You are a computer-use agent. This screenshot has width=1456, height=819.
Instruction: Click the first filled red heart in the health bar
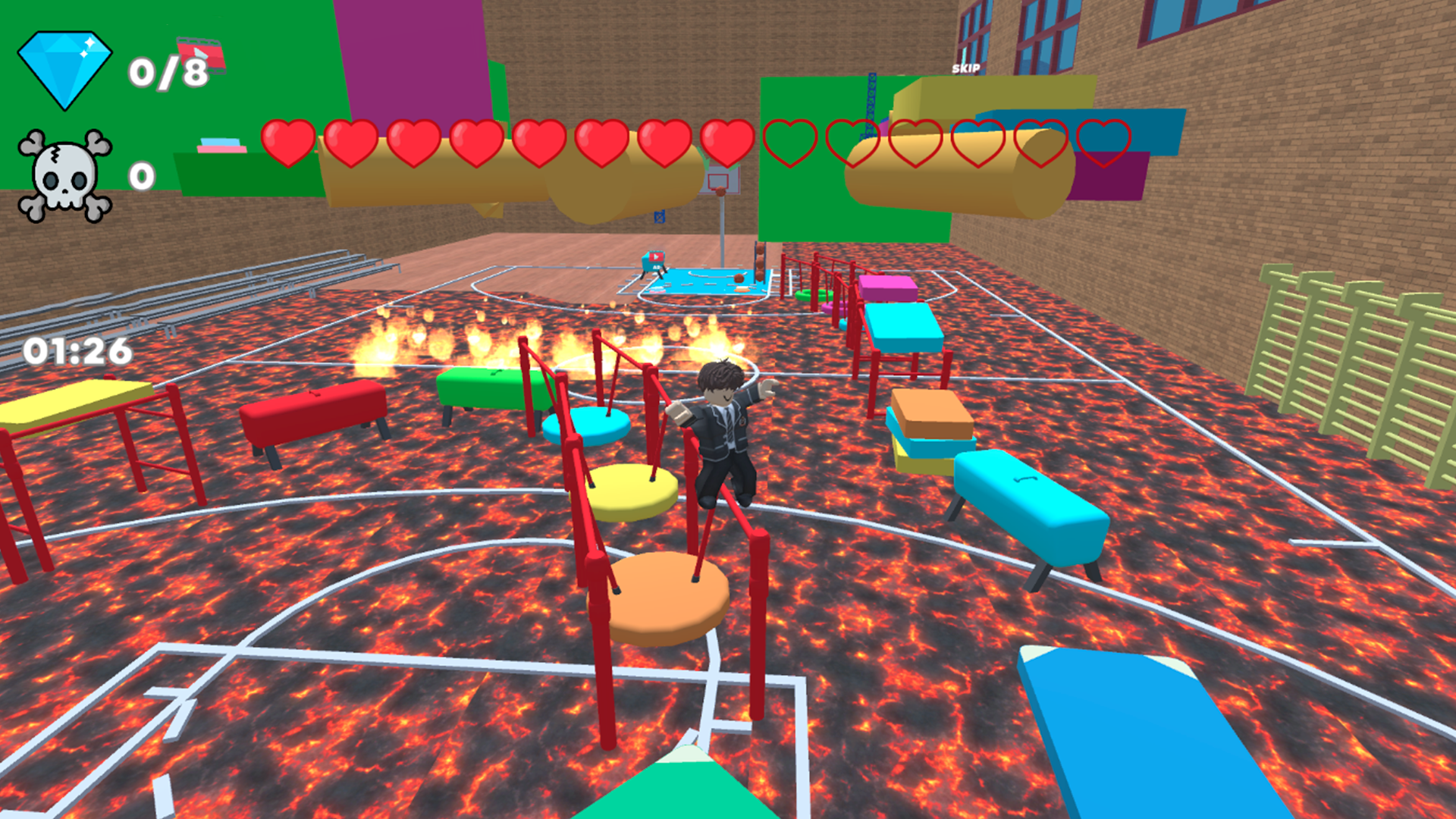[289, 143]
